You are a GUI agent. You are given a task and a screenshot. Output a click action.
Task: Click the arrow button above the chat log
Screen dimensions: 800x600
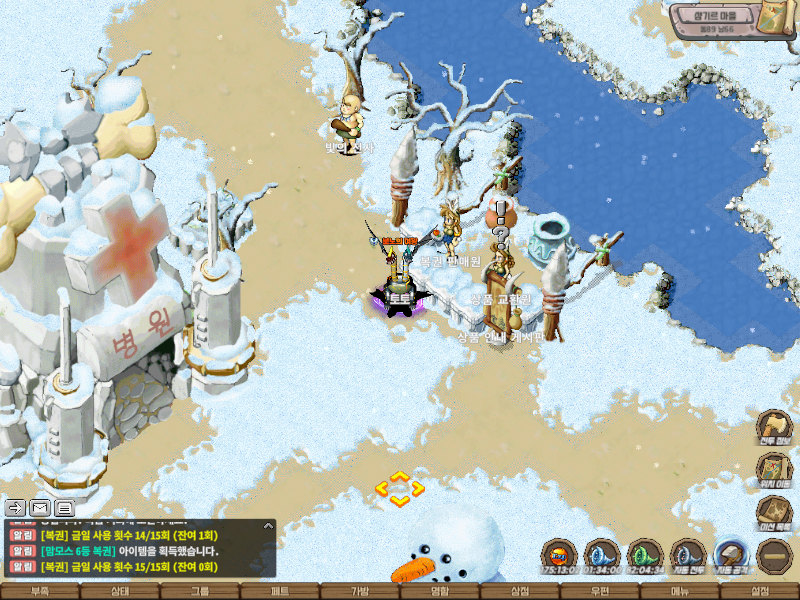point(15,507)
